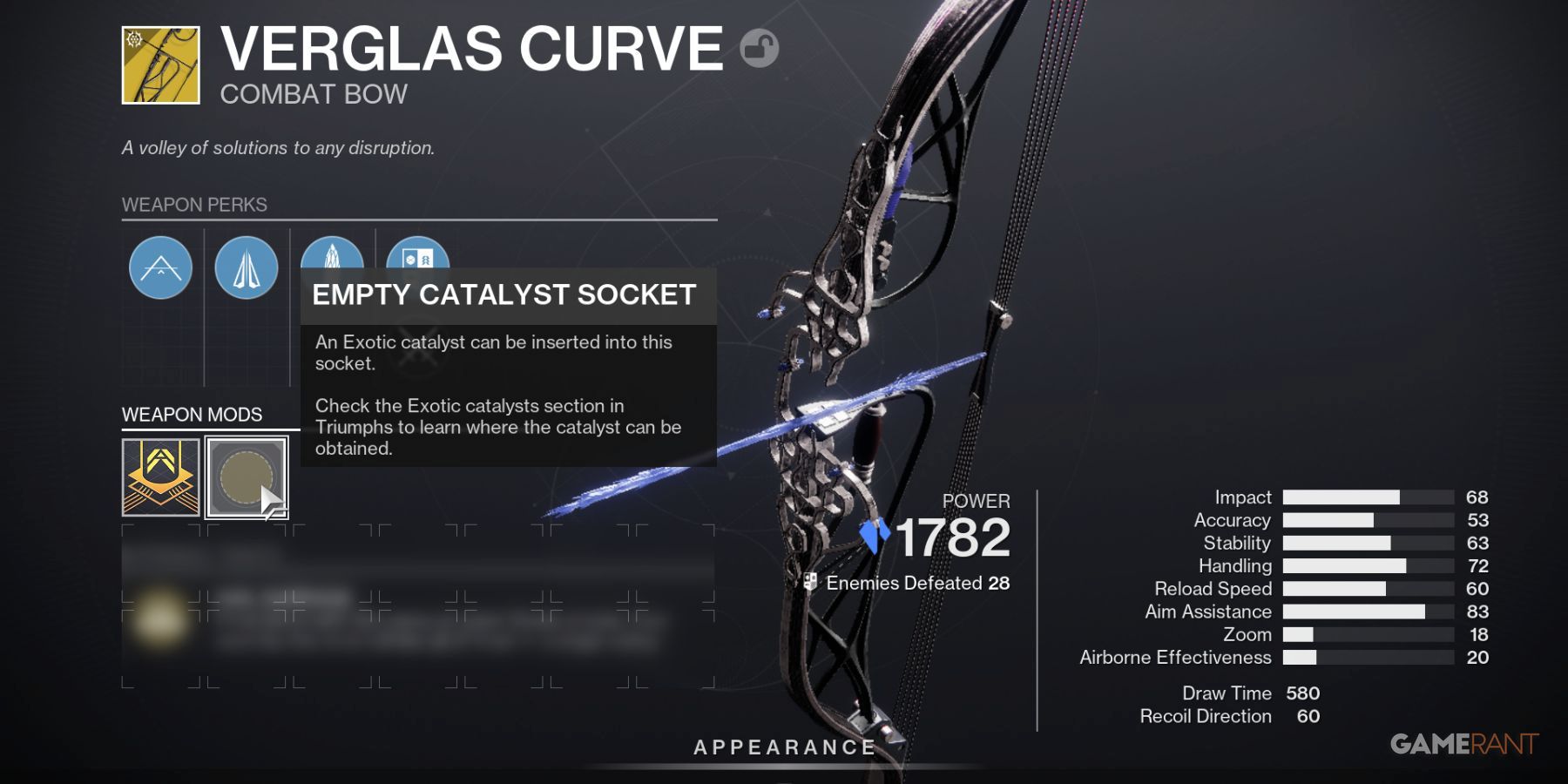1568x784 pixels.
Task: Click the Weapon Mods section header
Action: (x=193, y=415)
